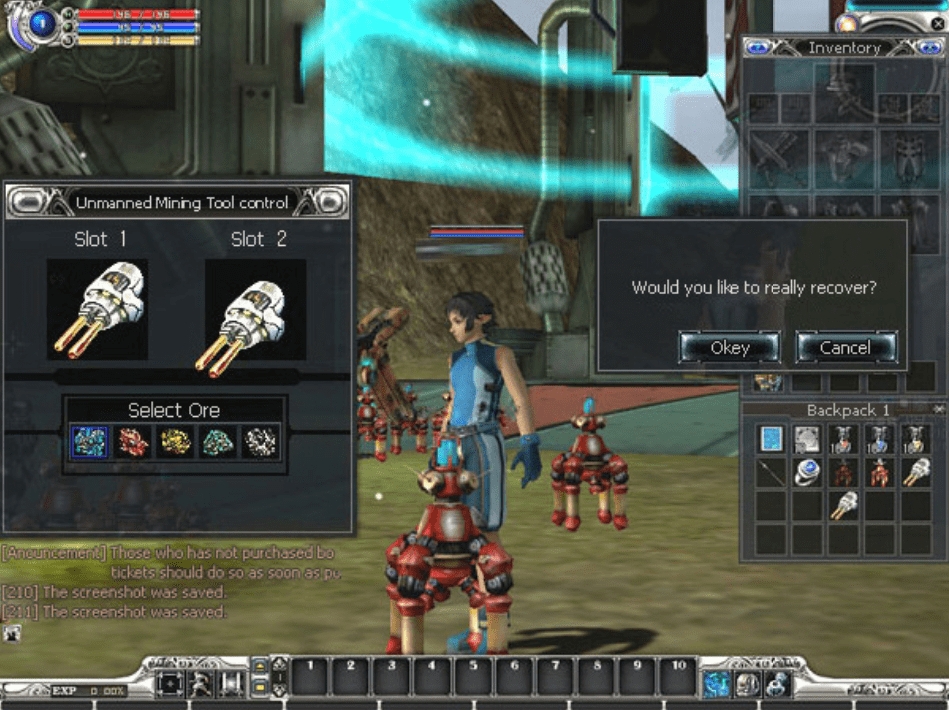The image size is (949, 710).
Task: Pick the blue potion stack in the backpack
Action: coord(880,439)
